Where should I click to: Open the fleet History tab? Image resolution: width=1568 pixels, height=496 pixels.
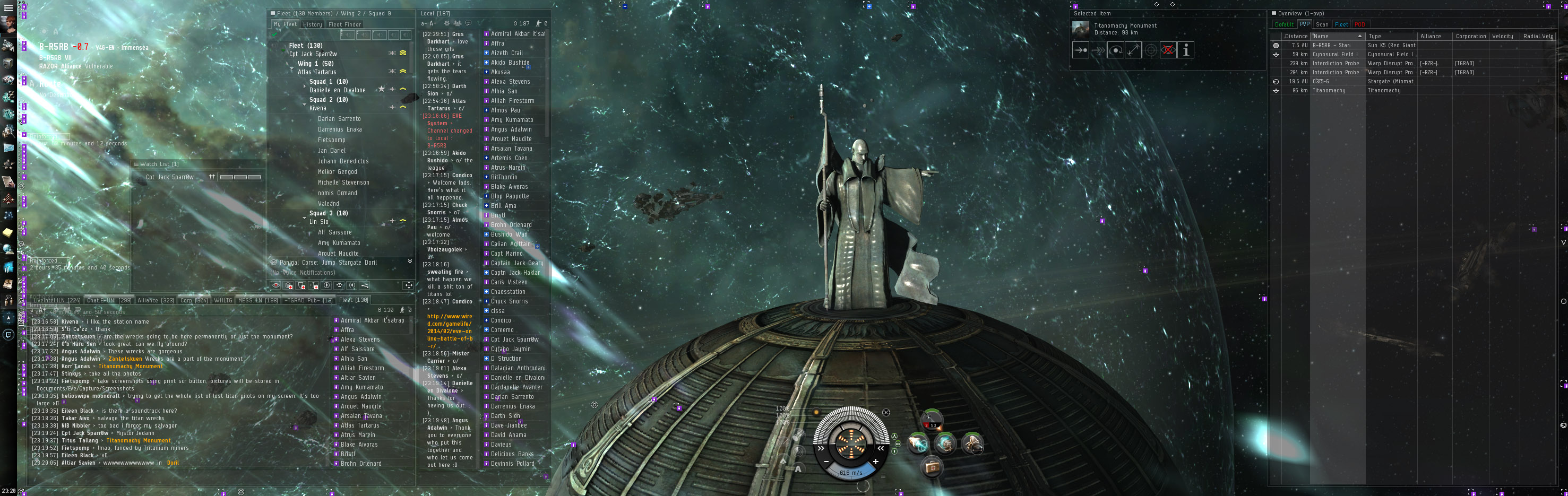point(312,25)
